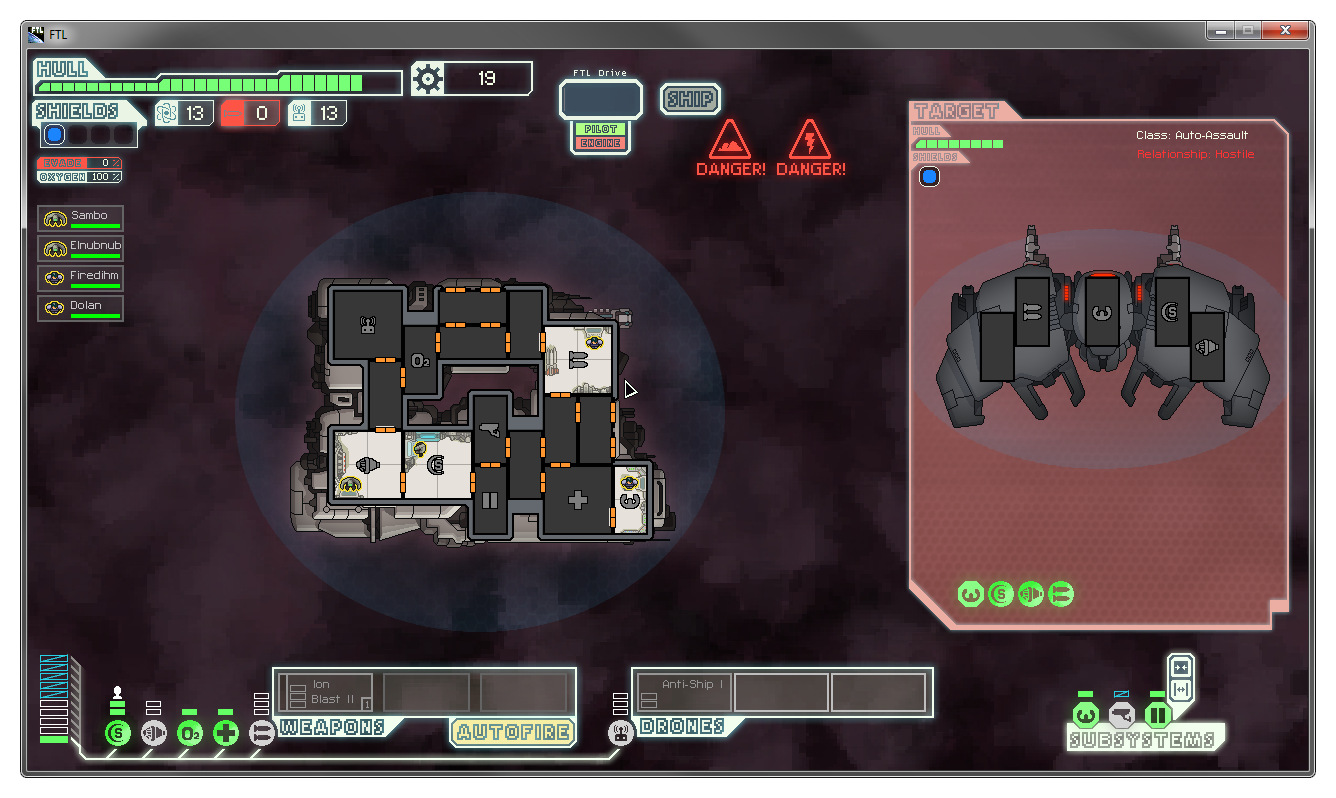Activate the Anti-Ship I drone slot

pyautogui.click(x=685, y=692)
